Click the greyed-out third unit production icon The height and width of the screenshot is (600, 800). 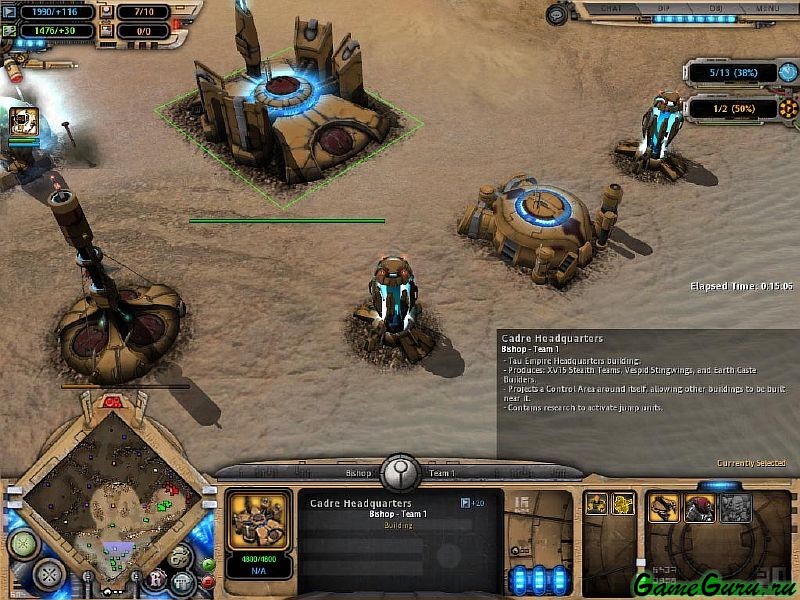(x=736, y=509)
